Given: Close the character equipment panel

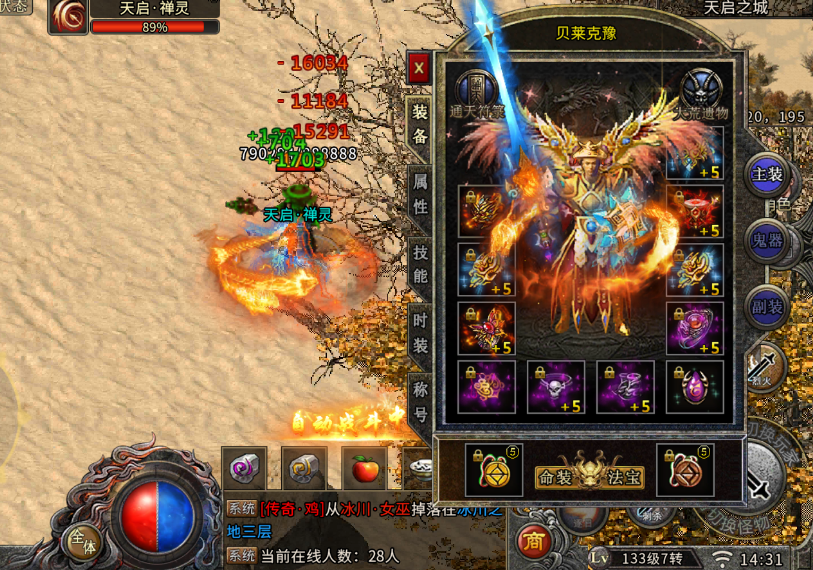Looking at the screenshot, I should (419, 69).
